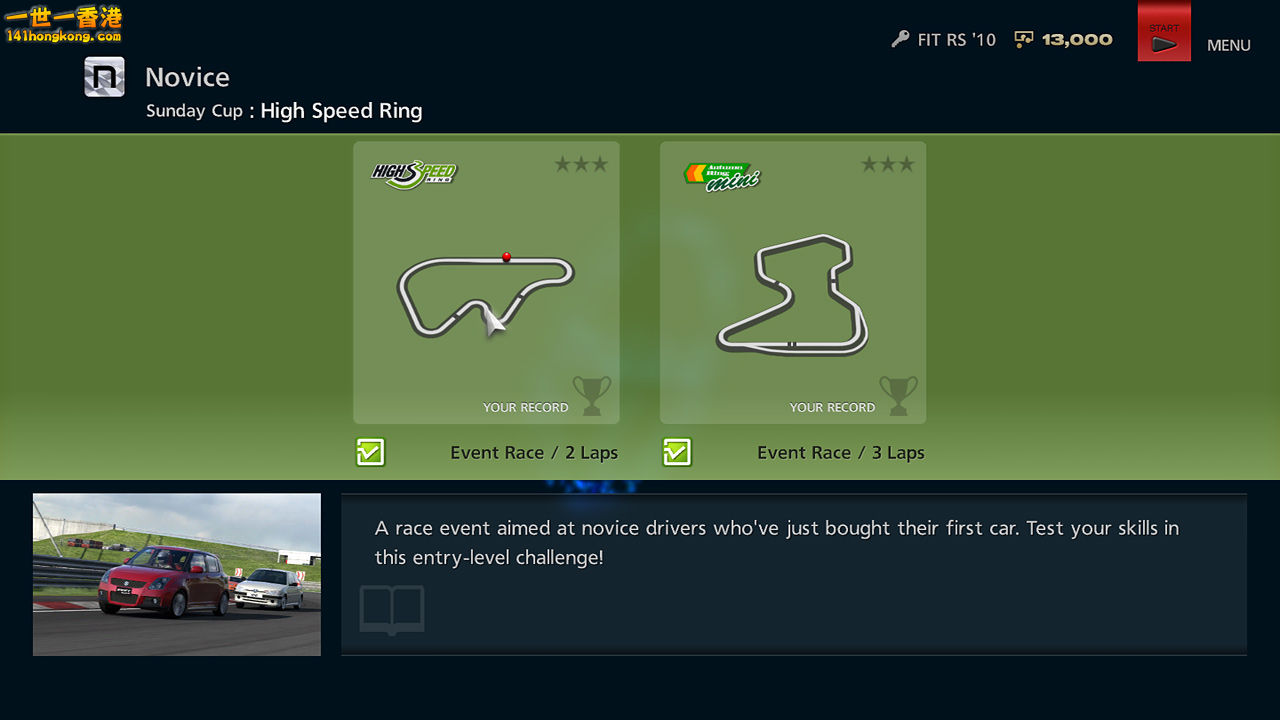Select the Autumn Ring Mini track logo
Viewport: 1280px width, 720px height.
[722, 172]
